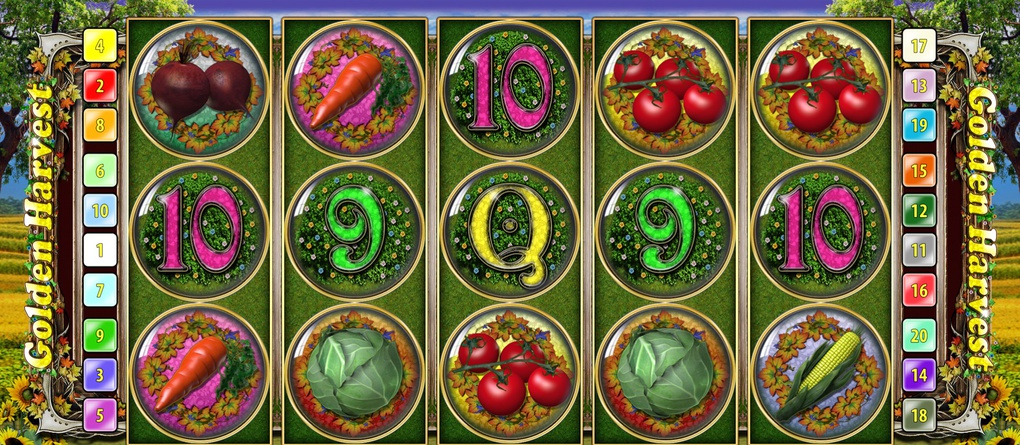The height and width of the screenshot is (445, 1020).
Task: Choose payline 8 on the orange marker
Action: tap(100, 127)
